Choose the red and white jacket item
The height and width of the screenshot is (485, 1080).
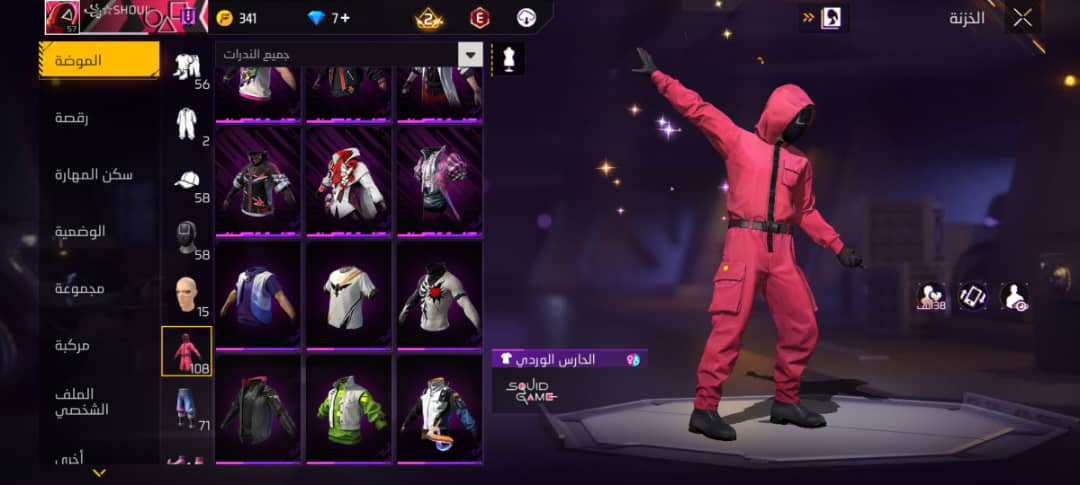(348, 182)
